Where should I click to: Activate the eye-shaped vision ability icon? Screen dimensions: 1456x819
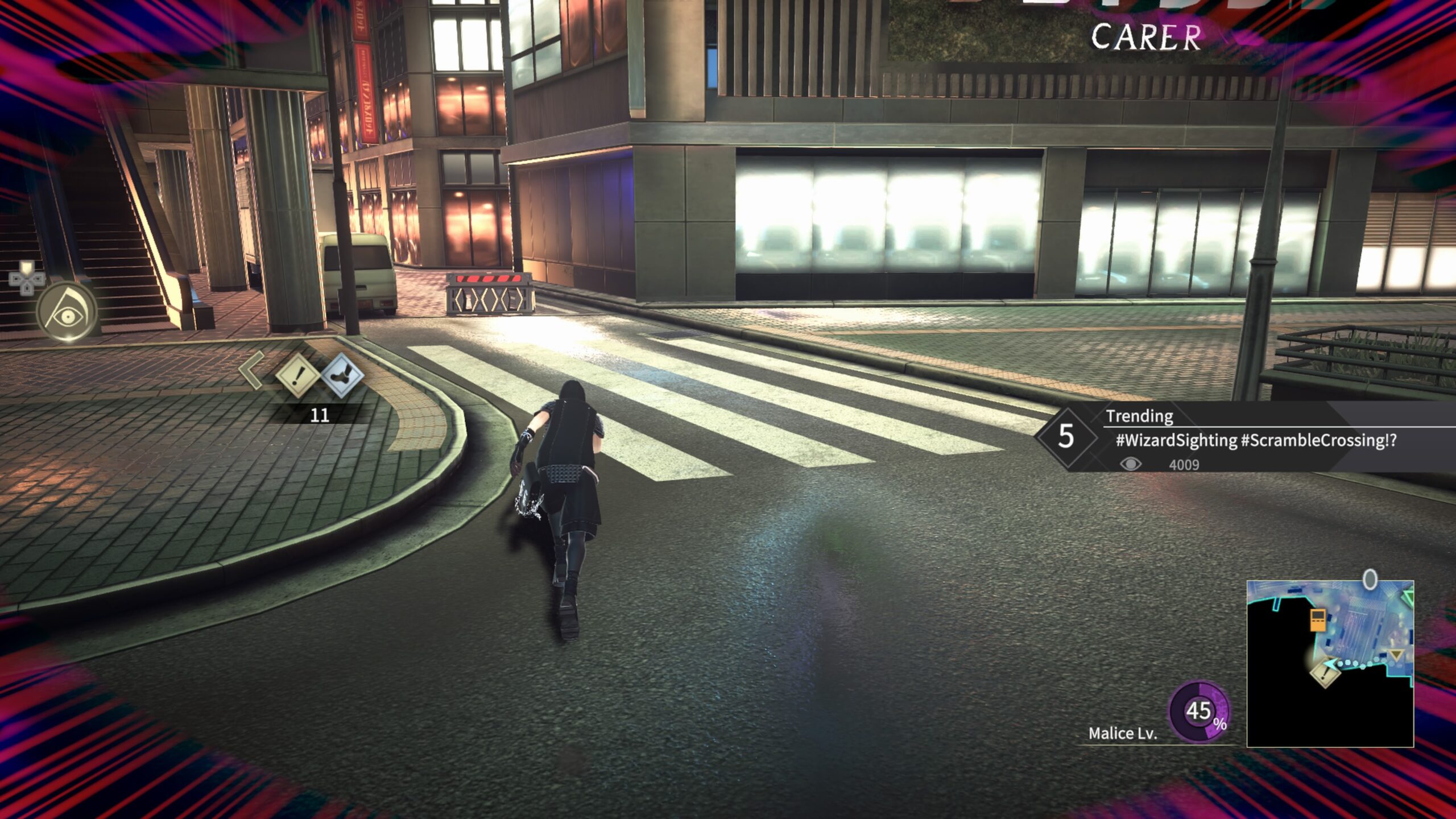[x=67, y=312]
